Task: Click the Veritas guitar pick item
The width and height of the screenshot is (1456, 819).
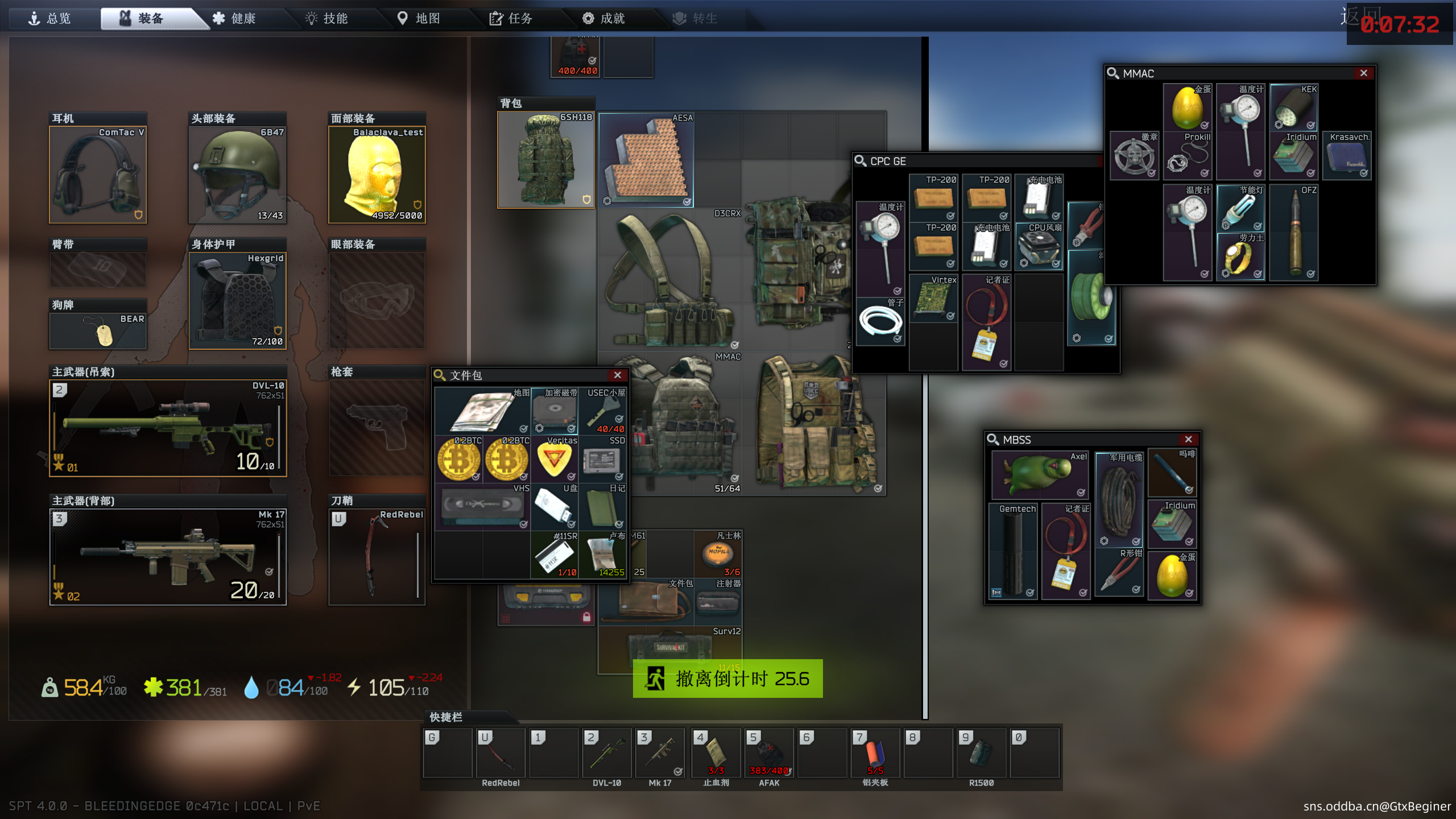Action: coord(555,459)
